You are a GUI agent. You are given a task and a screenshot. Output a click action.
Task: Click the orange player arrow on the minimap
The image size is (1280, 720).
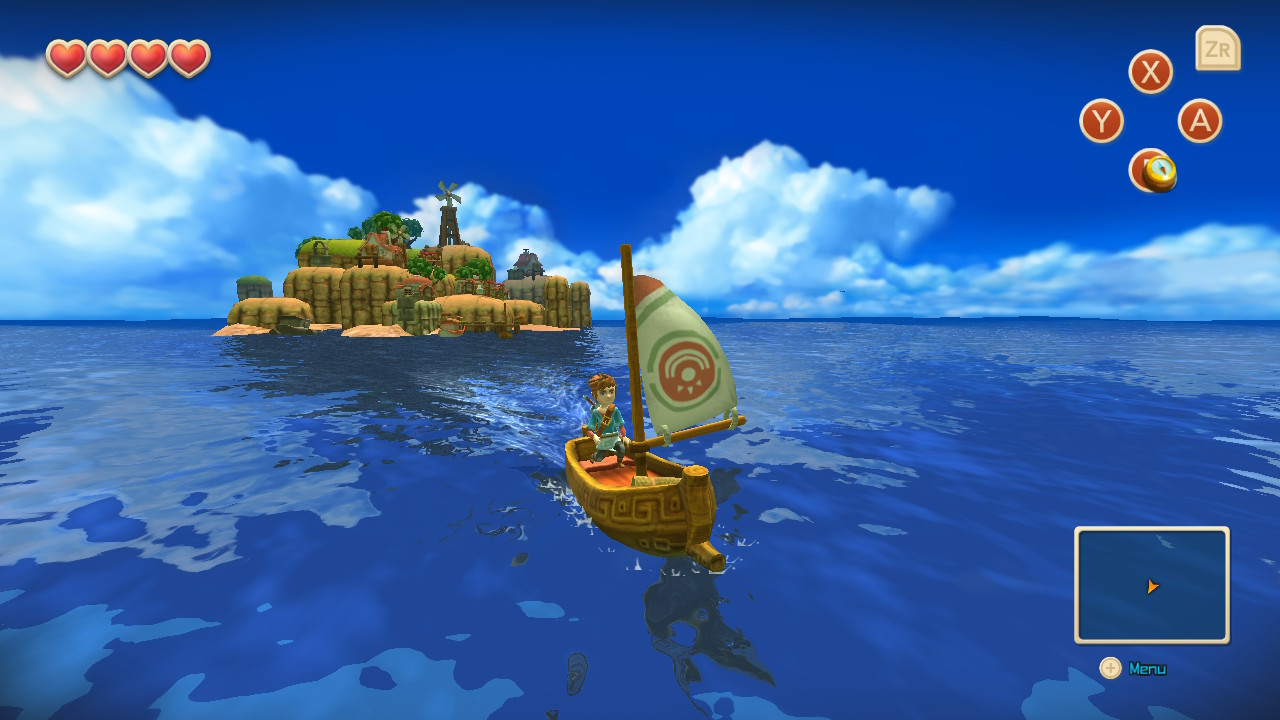pos(1152,585)
